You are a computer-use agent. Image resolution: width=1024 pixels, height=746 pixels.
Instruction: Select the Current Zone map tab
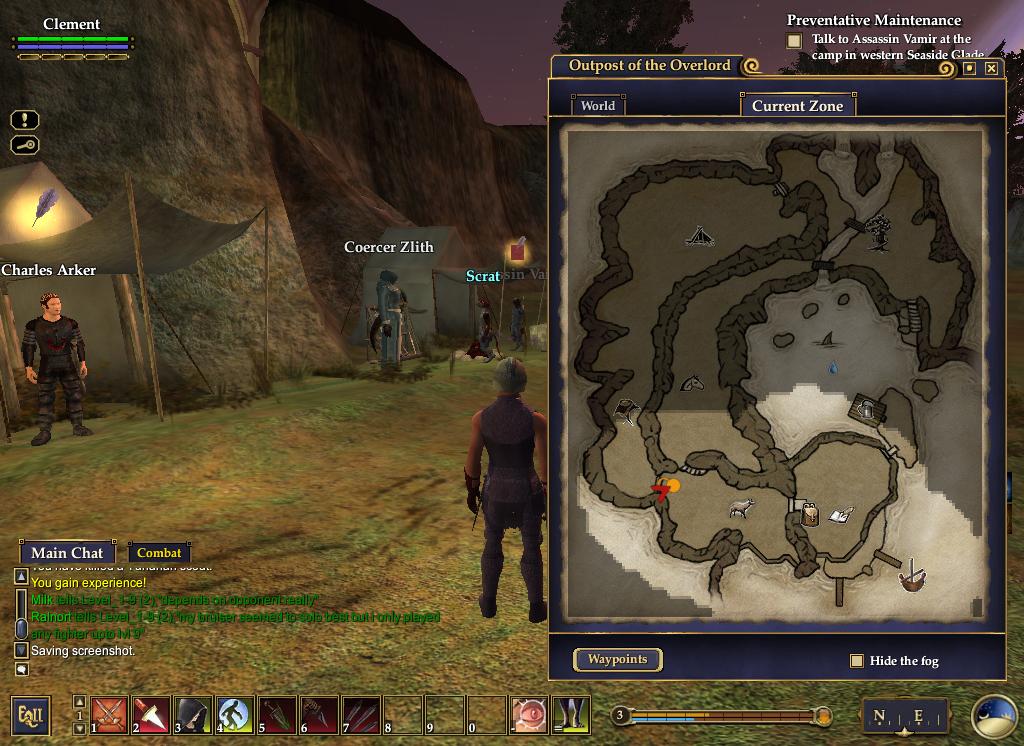point(797,105)
